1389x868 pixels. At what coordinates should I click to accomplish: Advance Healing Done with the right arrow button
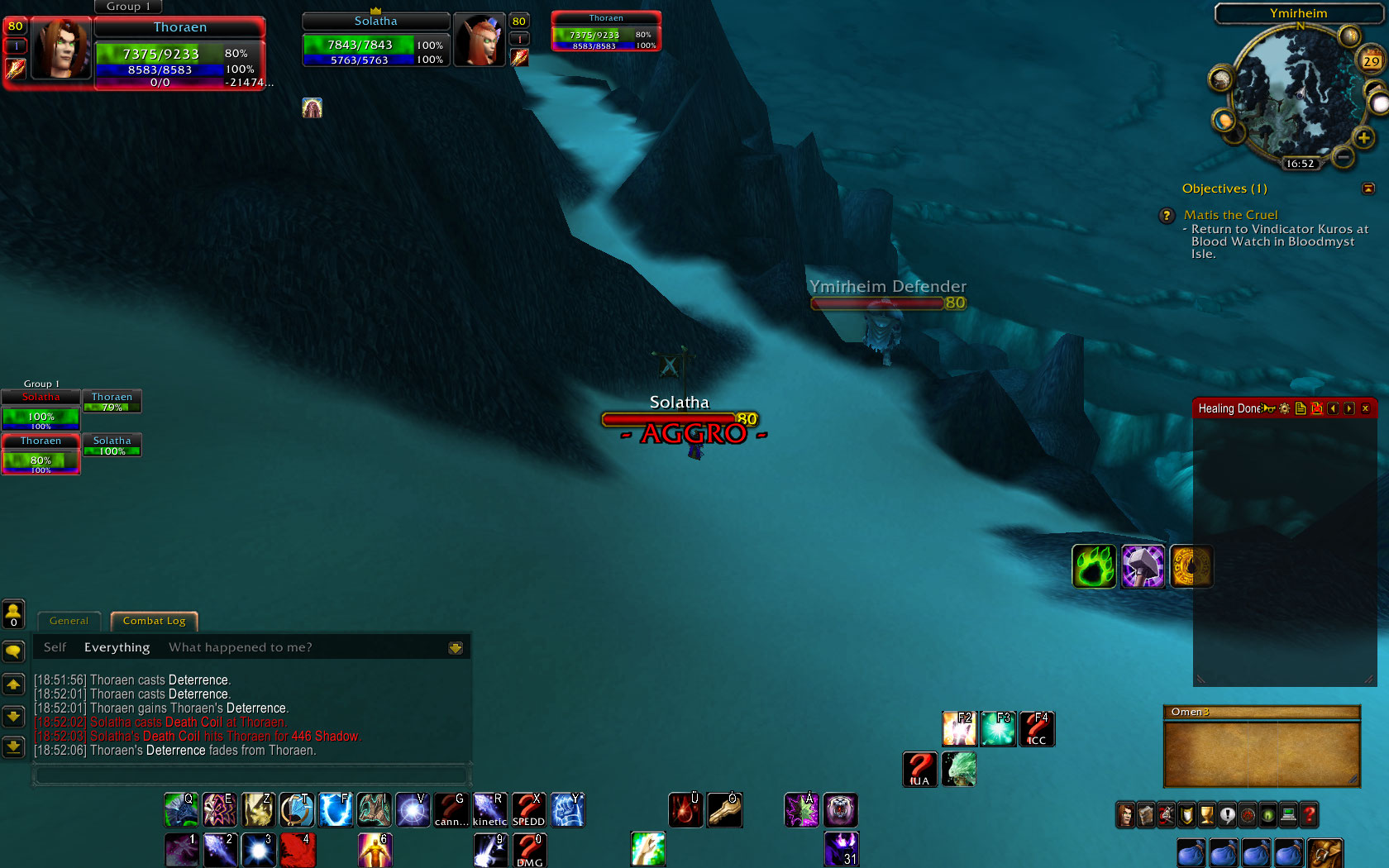(1348, 408)
